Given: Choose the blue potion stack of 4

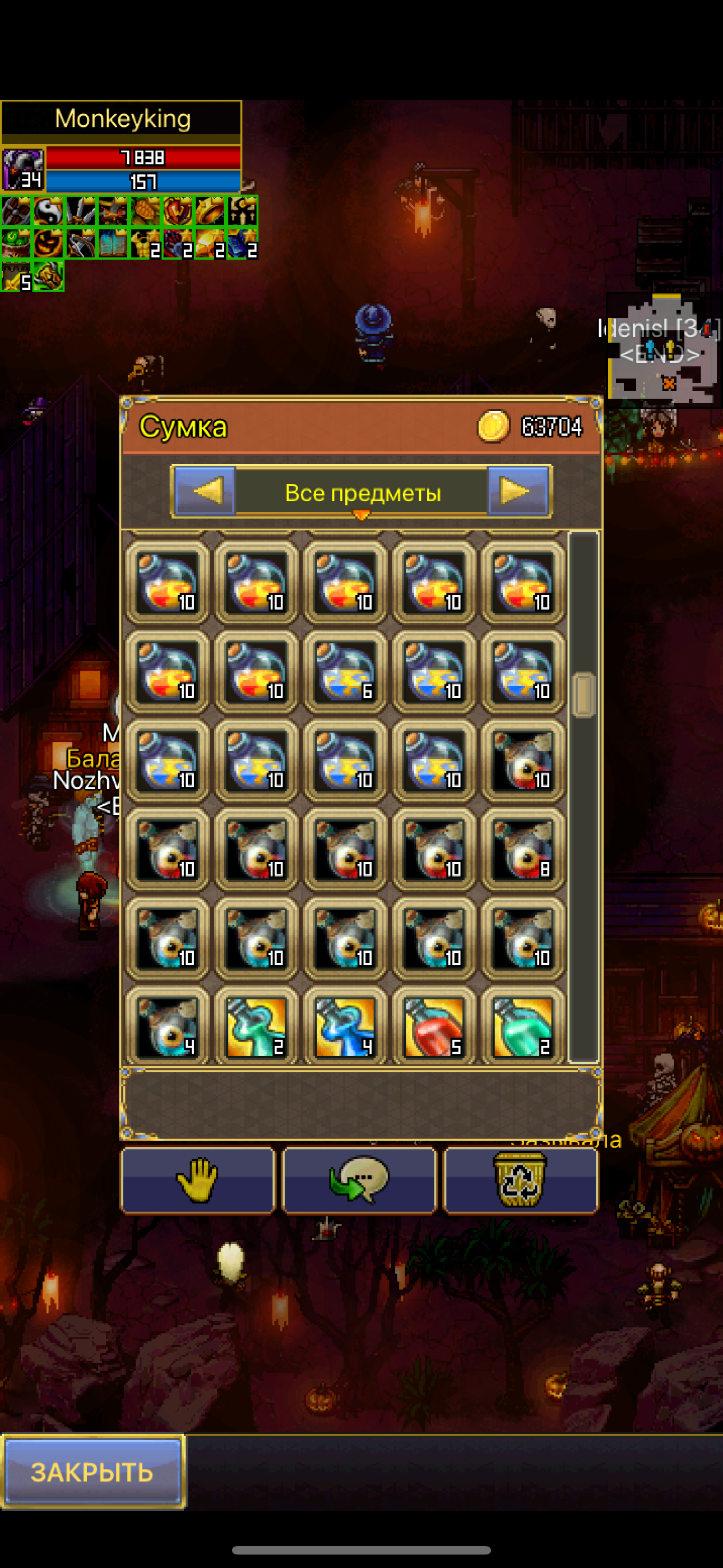Looking at the screenshot, I should click(x=345, y=1027).
